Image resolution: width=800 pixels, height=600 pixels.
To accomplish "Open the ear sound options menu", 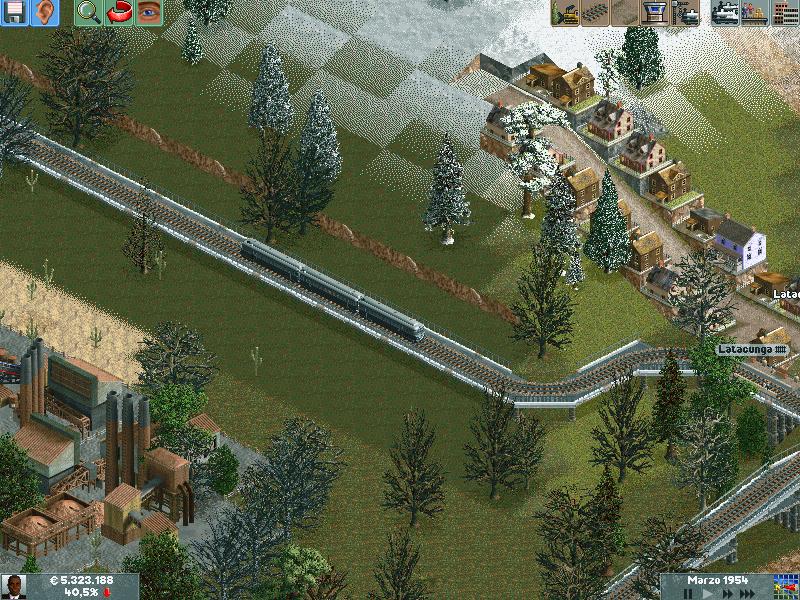I will pos(46,12).
